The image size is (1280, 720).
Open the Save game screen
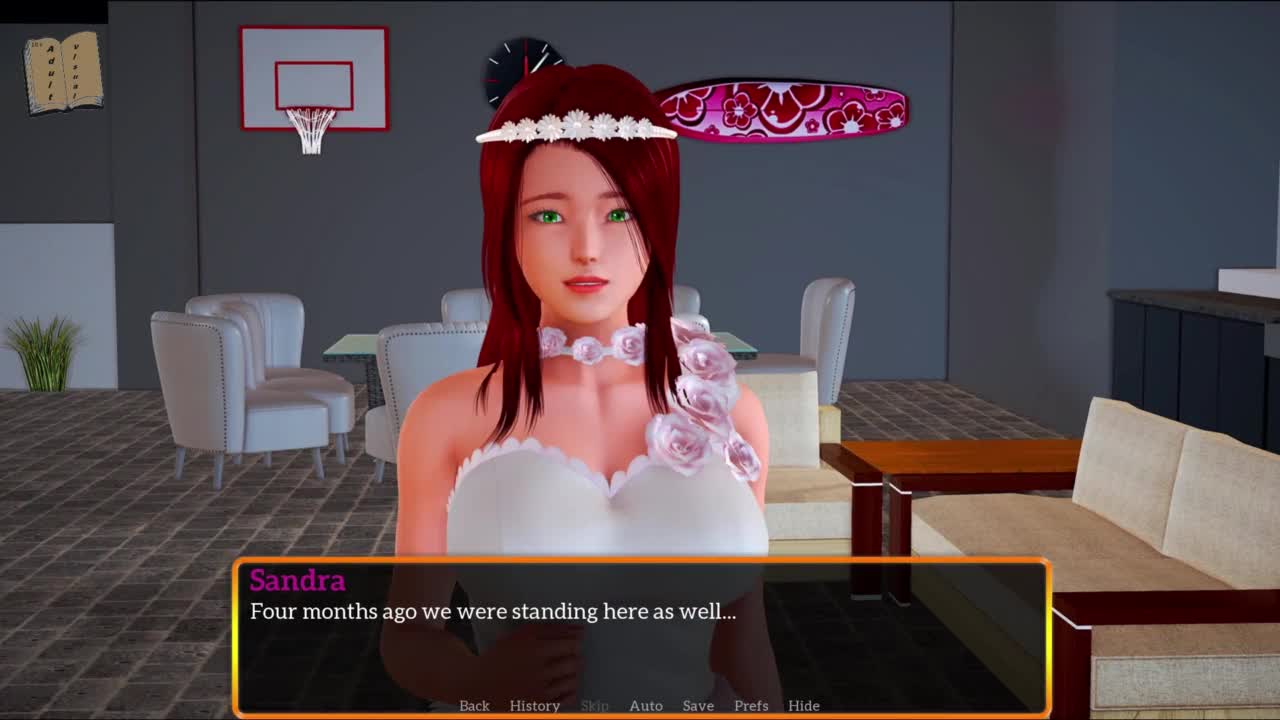[x=698, y=705]
